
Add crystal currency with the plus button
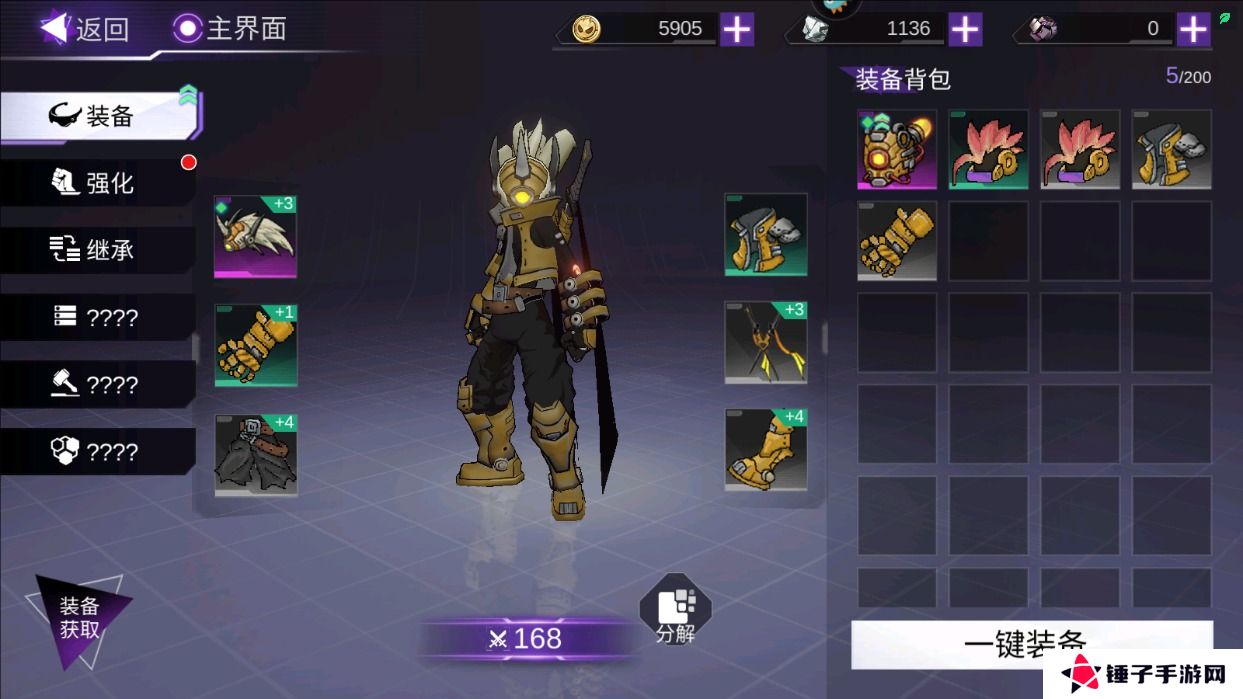[965, 30]
